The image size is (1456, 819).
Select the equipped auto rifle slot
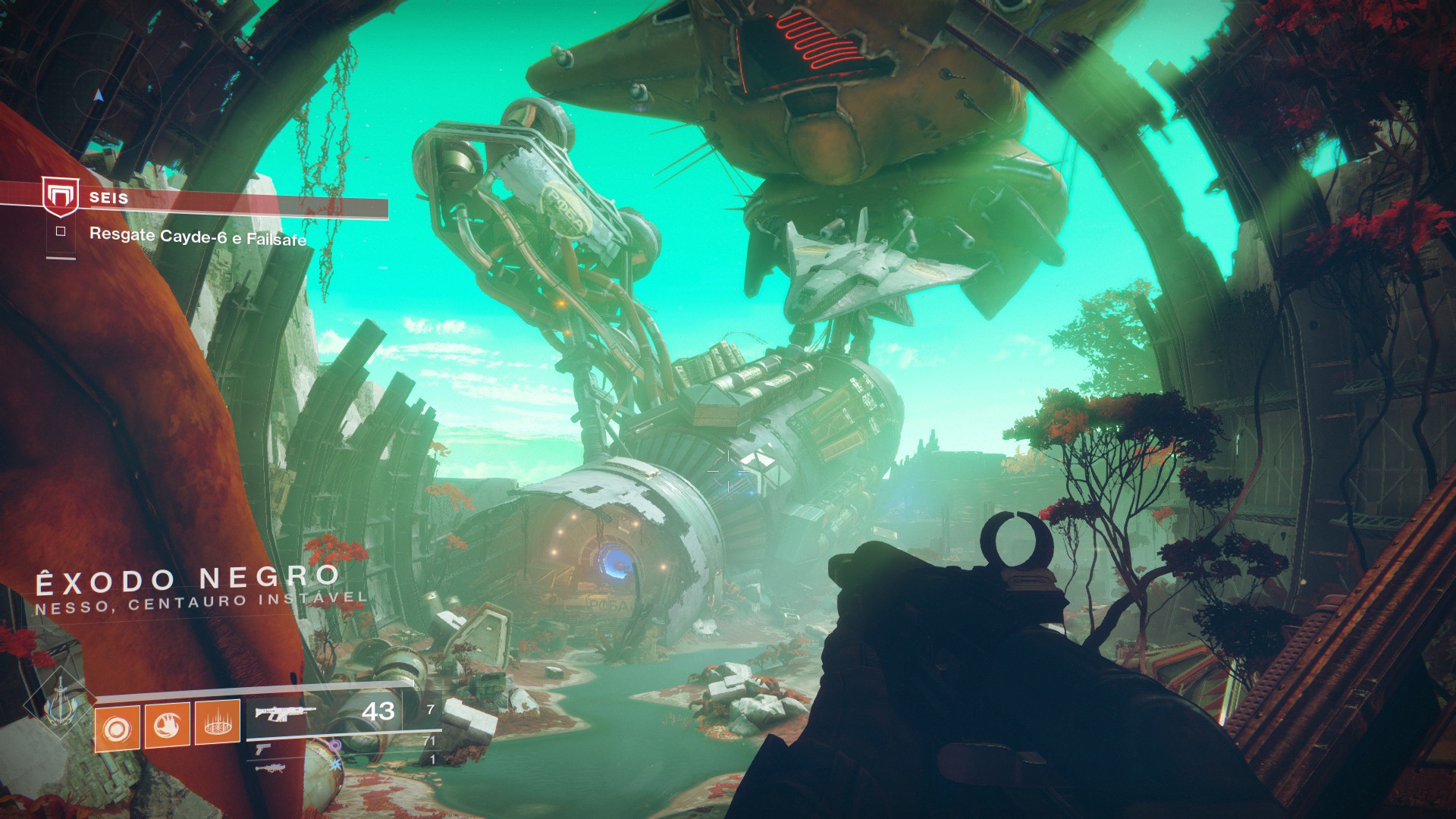coord(285,713)
